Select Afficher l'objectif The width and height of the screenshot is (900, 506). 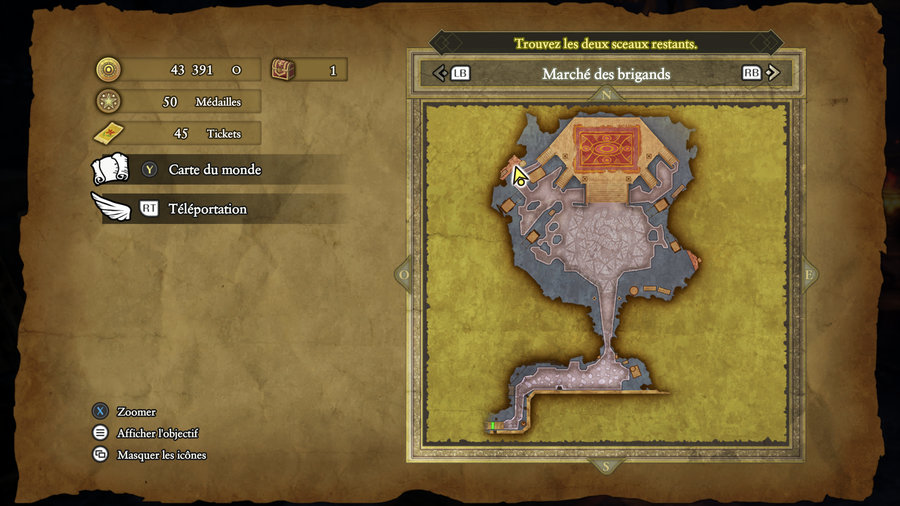157,433
